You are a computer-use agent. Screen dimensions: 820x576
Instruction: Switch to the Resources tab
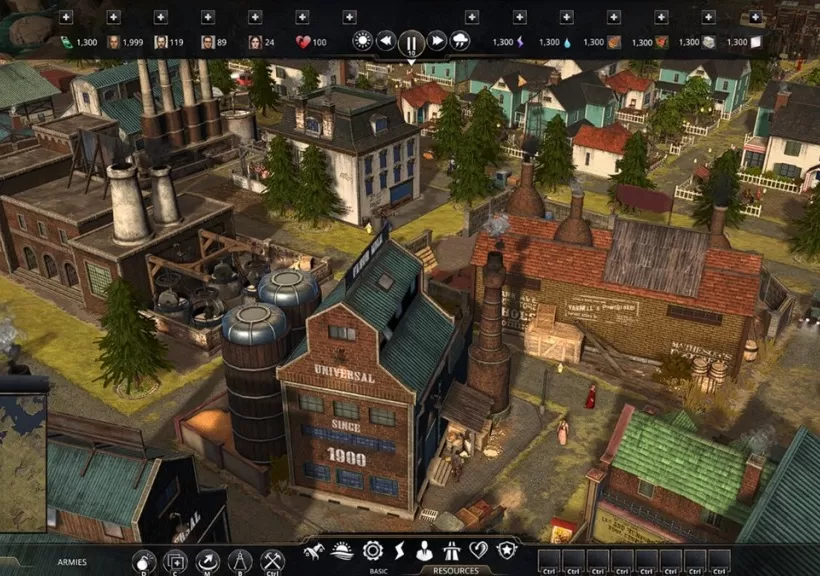[x=455, y=571]
